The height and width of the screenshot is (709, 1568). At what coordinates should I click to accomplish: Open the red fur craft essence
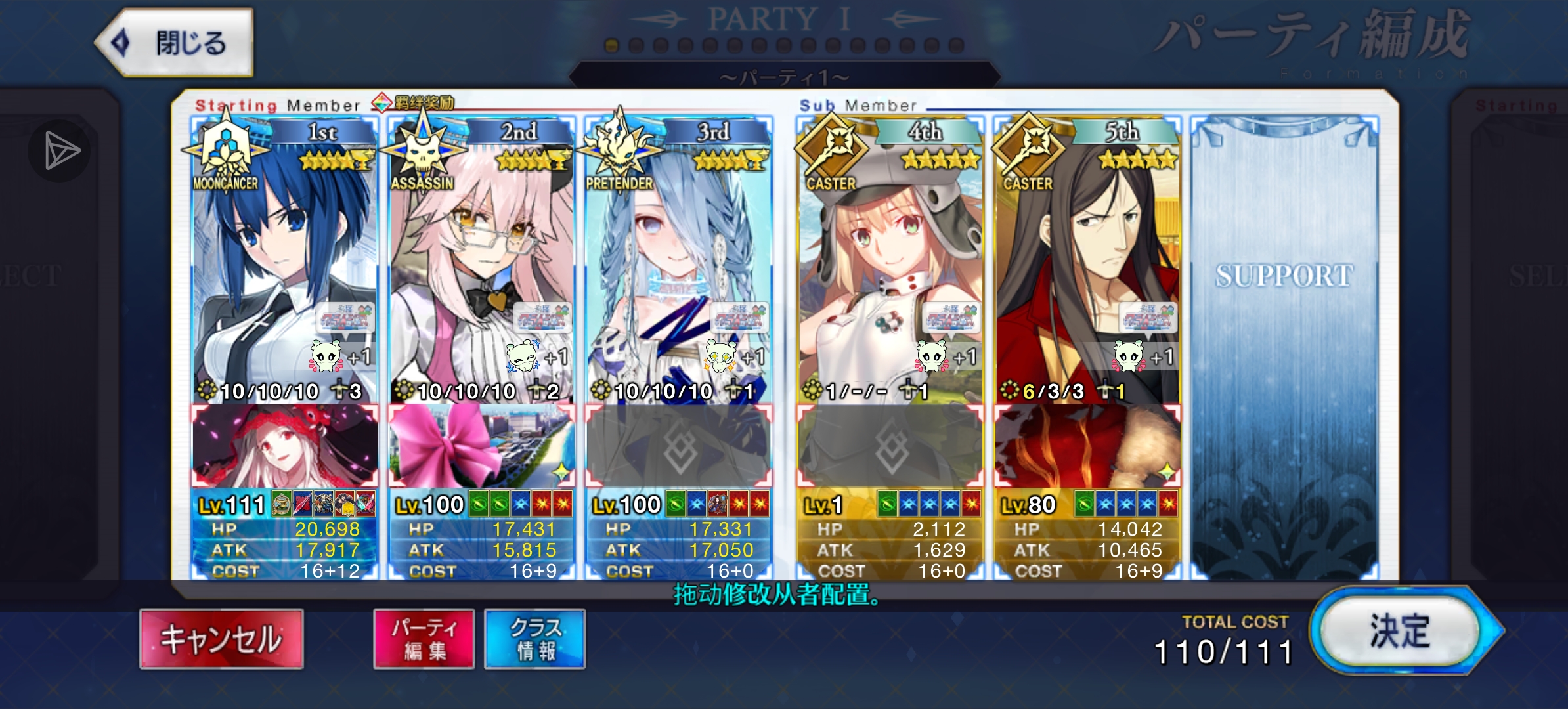(1087, 446)
